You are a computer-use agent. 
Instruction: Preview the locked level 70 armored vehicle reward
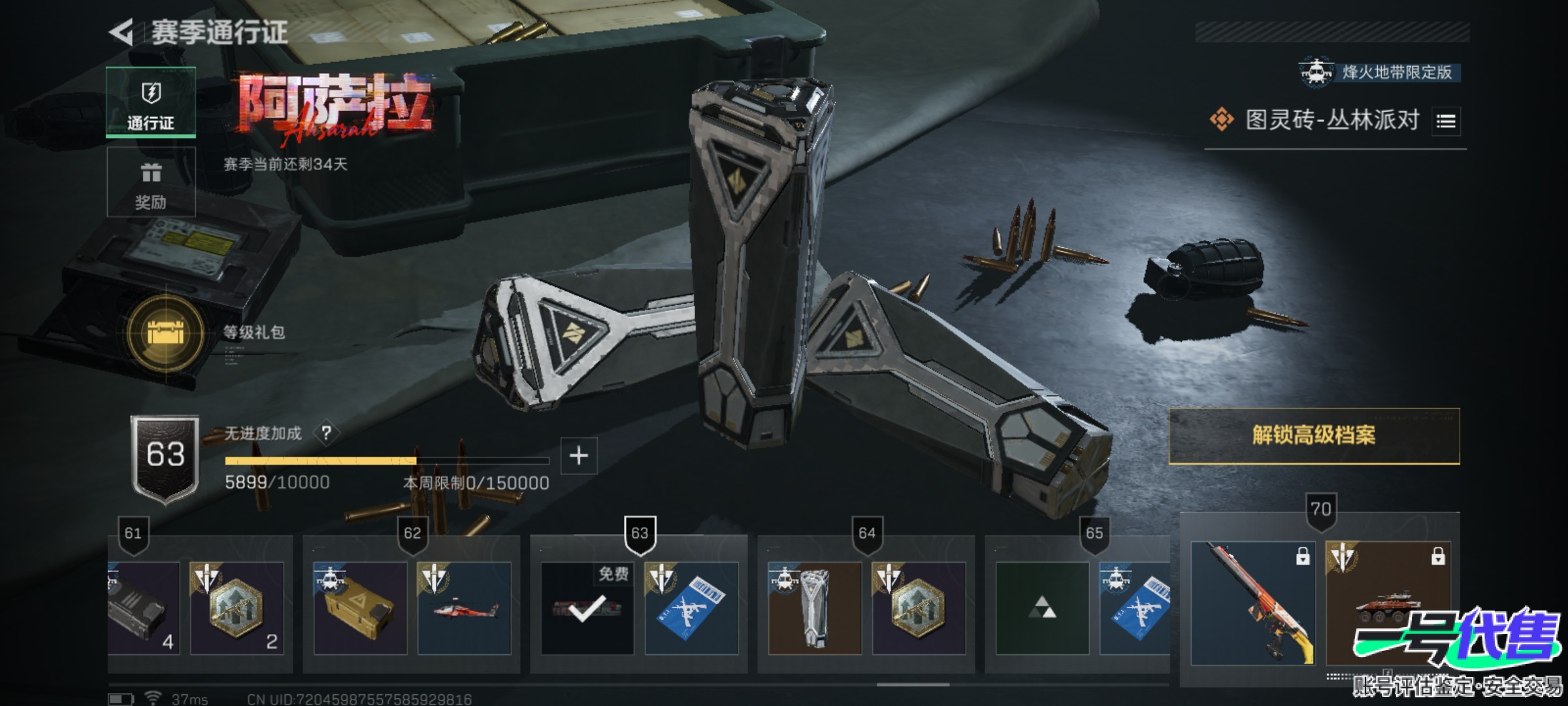(x=1388, y=603)
